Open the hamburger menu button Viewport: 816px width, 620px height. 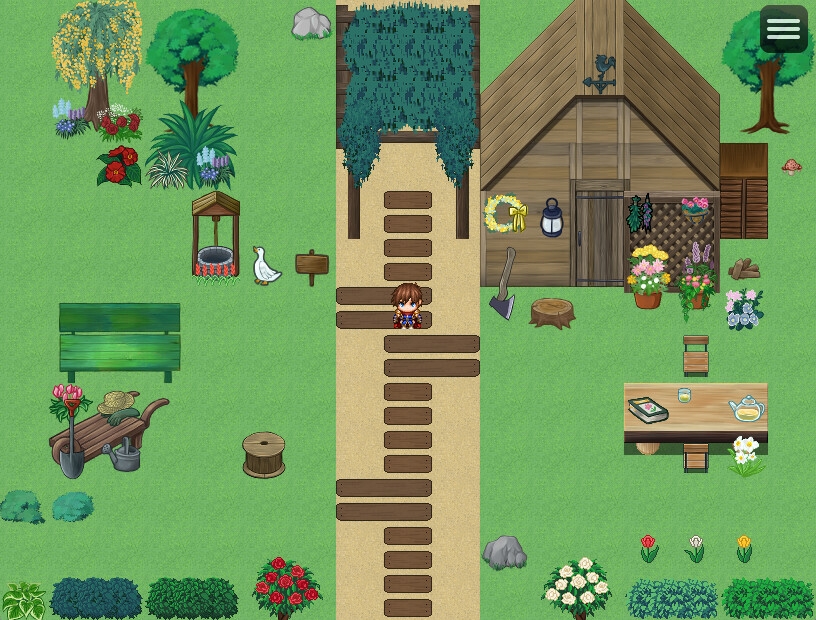tap(783, 30)
